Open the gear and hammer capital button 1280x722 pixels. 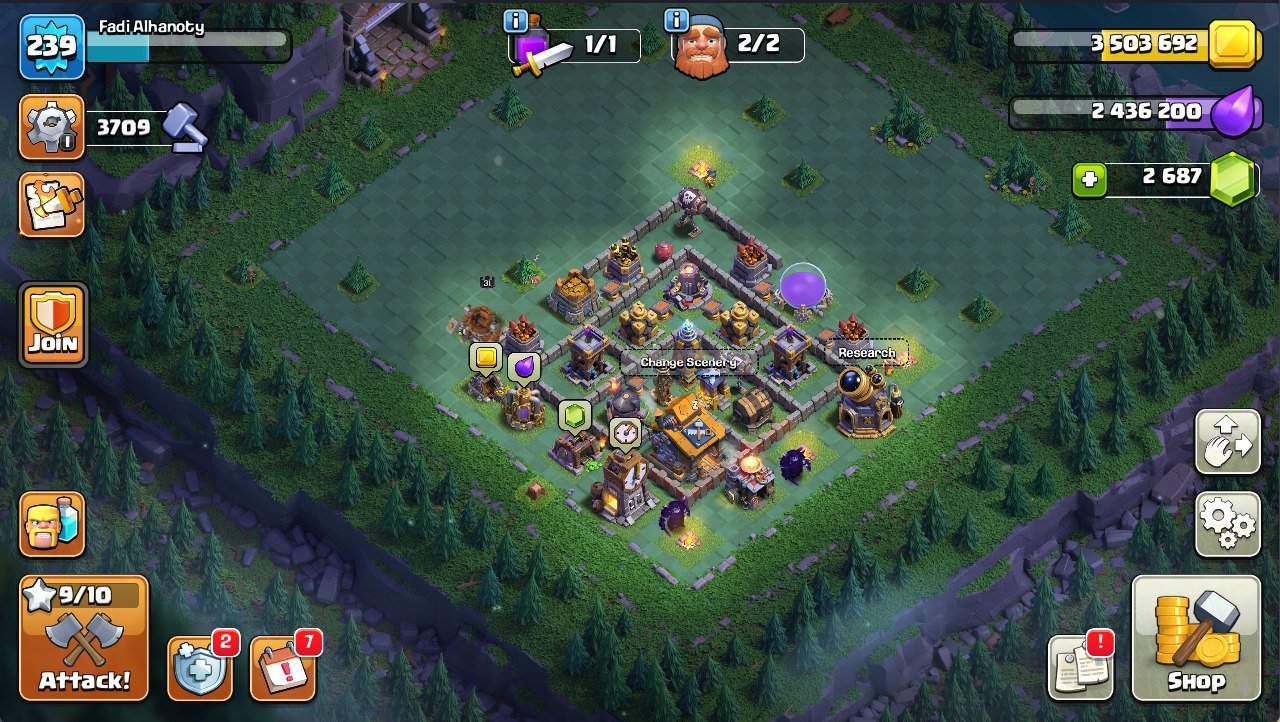52,127
